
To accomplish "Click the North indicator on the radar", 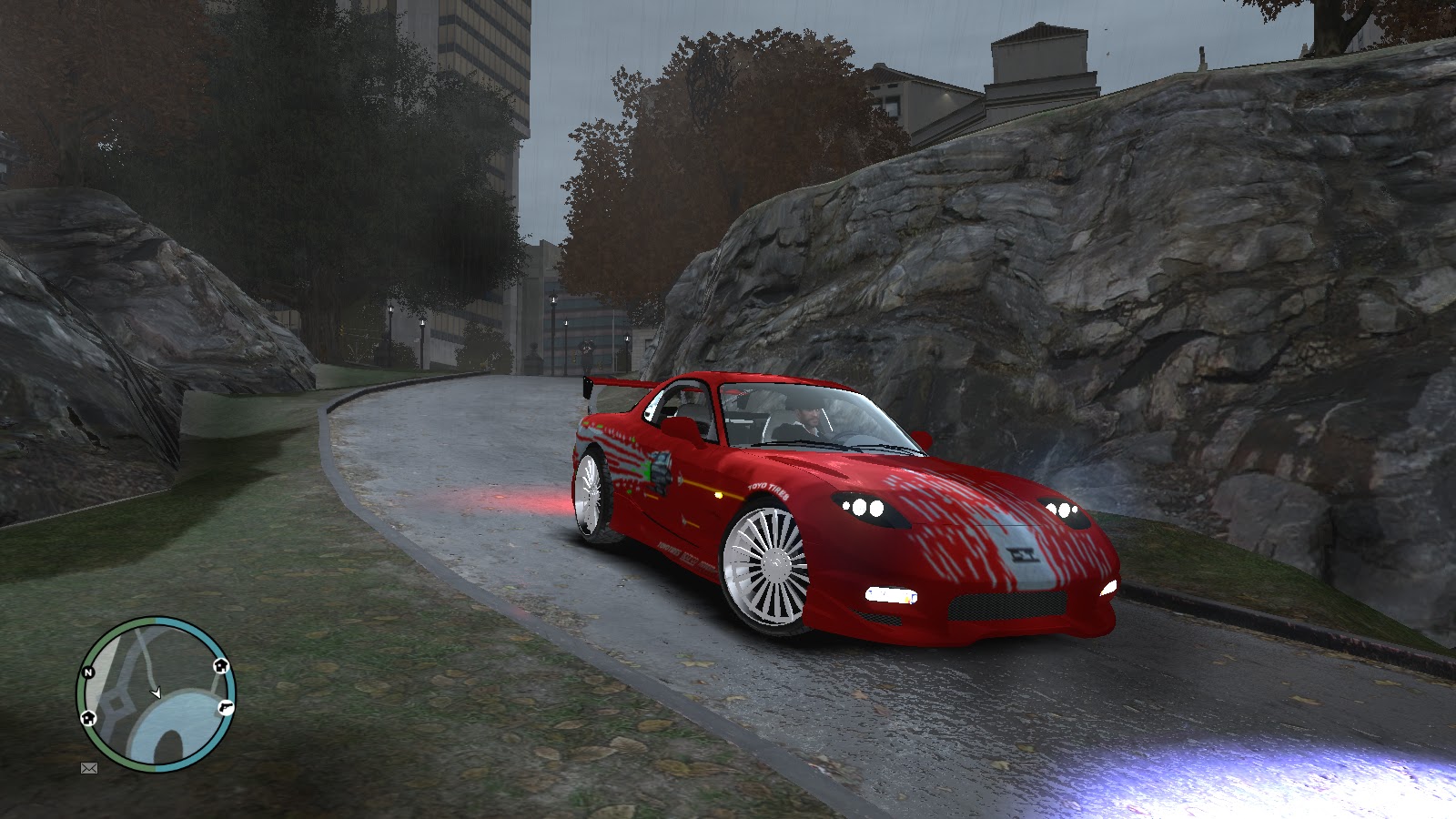I will (88, 672).
